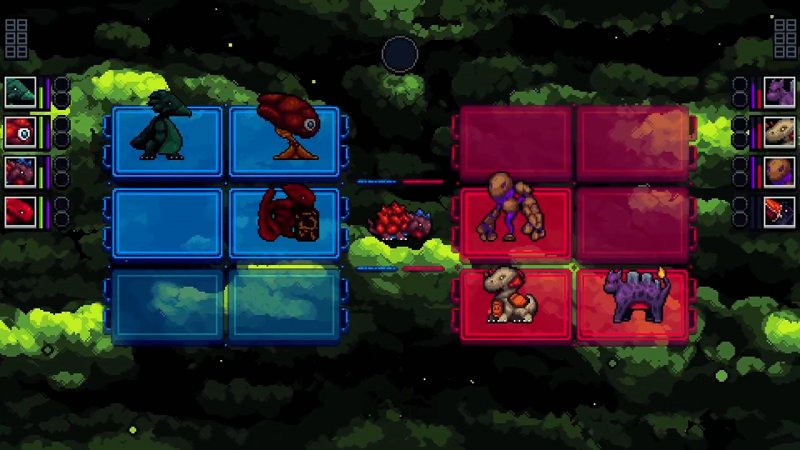Open the grid icon above the green bird portrait

click(x=16, y=38)
